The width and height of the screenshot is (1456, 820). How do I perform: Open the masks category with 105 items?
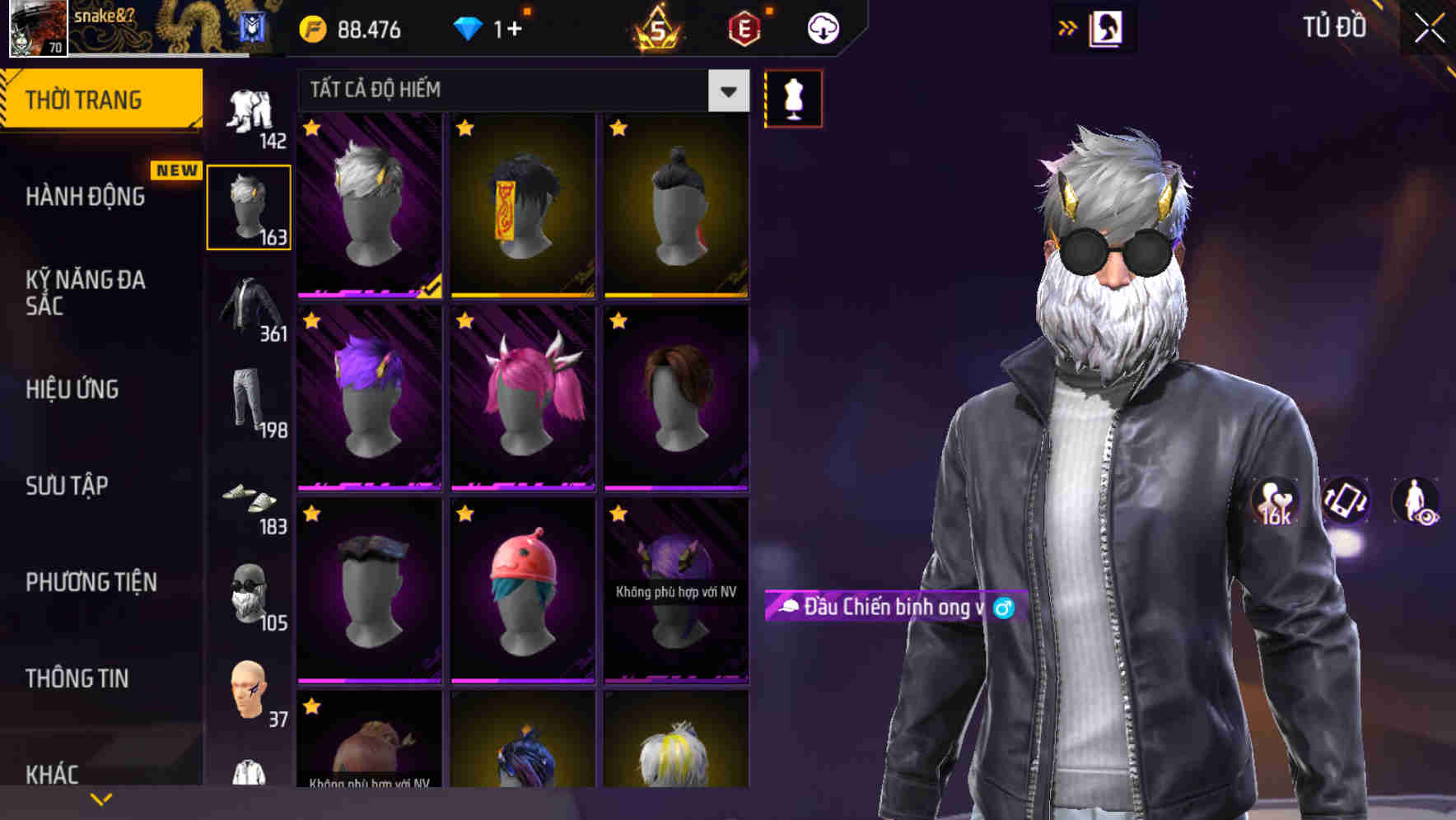[249, 593]
